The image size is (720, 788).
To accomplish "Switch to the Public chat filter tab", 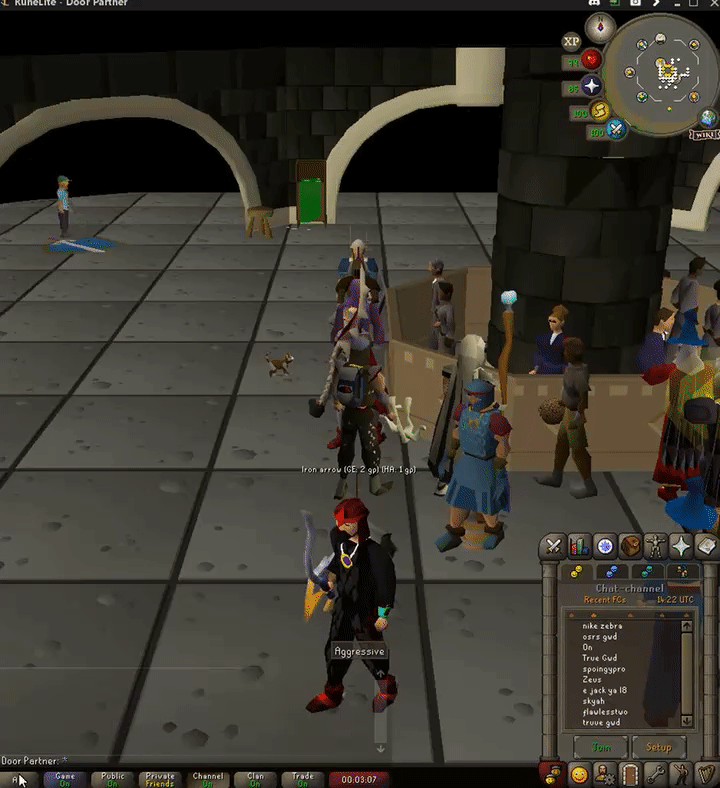I will pyautogui.click(x=113, y=779).
